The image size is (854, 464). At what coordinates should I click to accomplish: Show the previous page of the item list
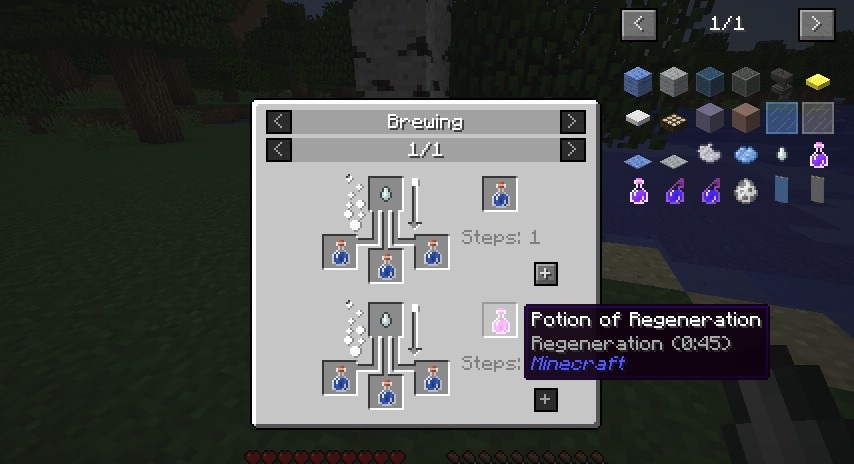tap(639, 24)
